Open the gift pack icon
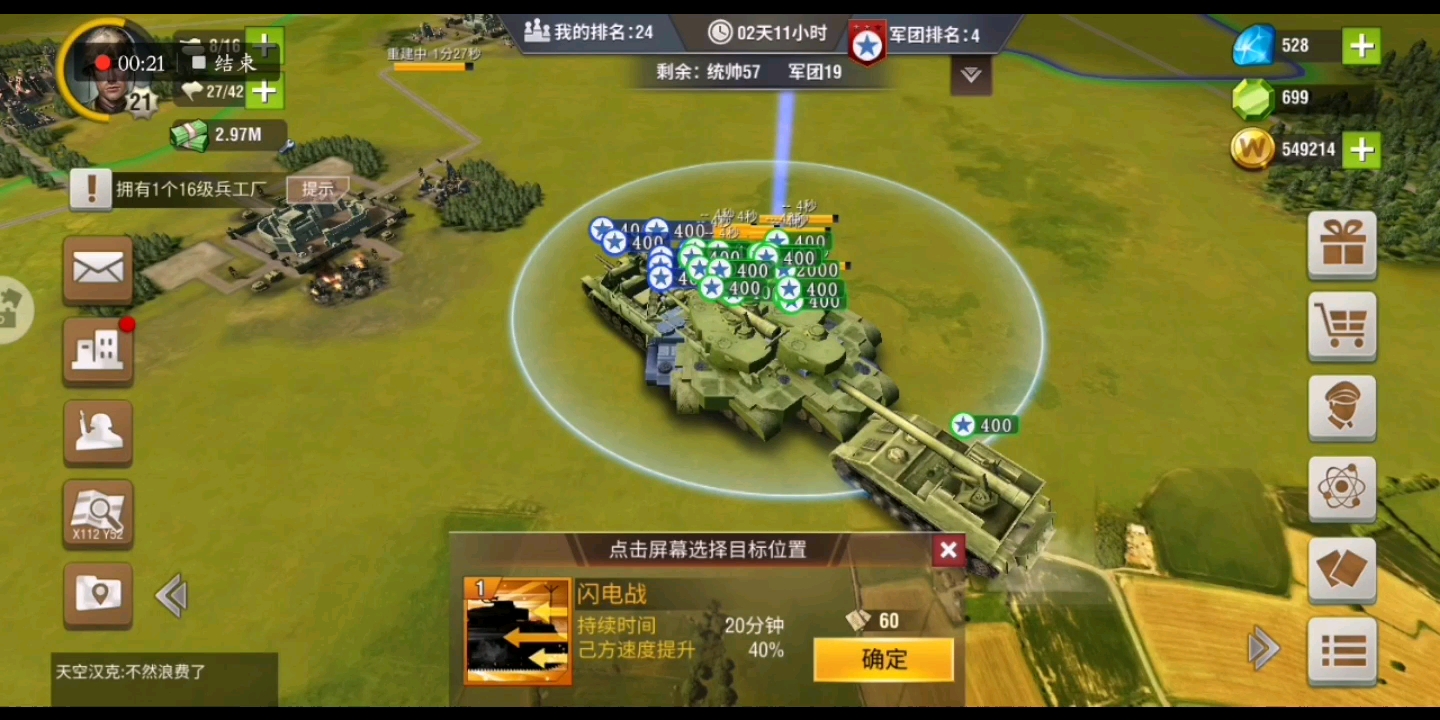This screenshot has width=1440, height=720. (x=1341, y=245)
